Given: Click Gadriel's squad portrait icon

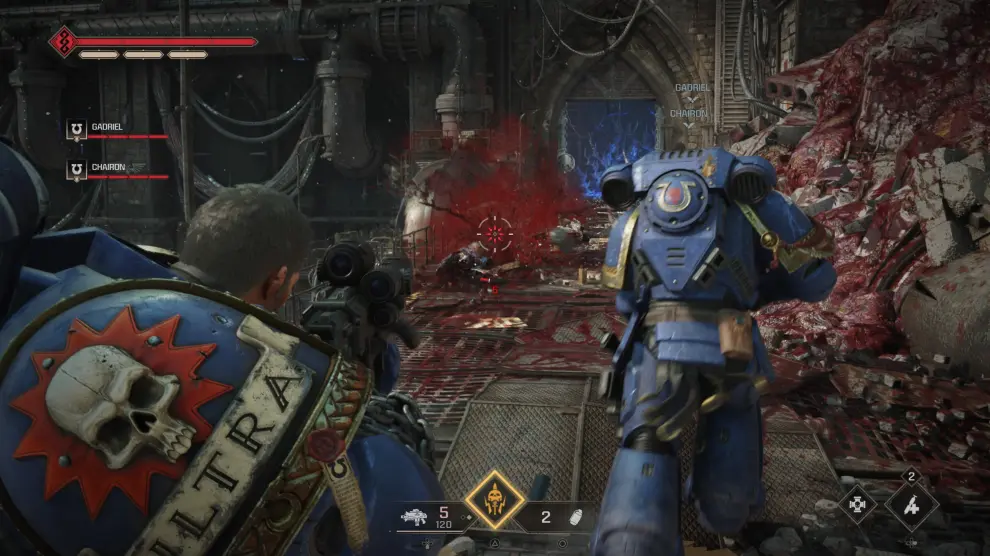Looking at the screenshot, I should pyautogui.click(x=75, y=130).
